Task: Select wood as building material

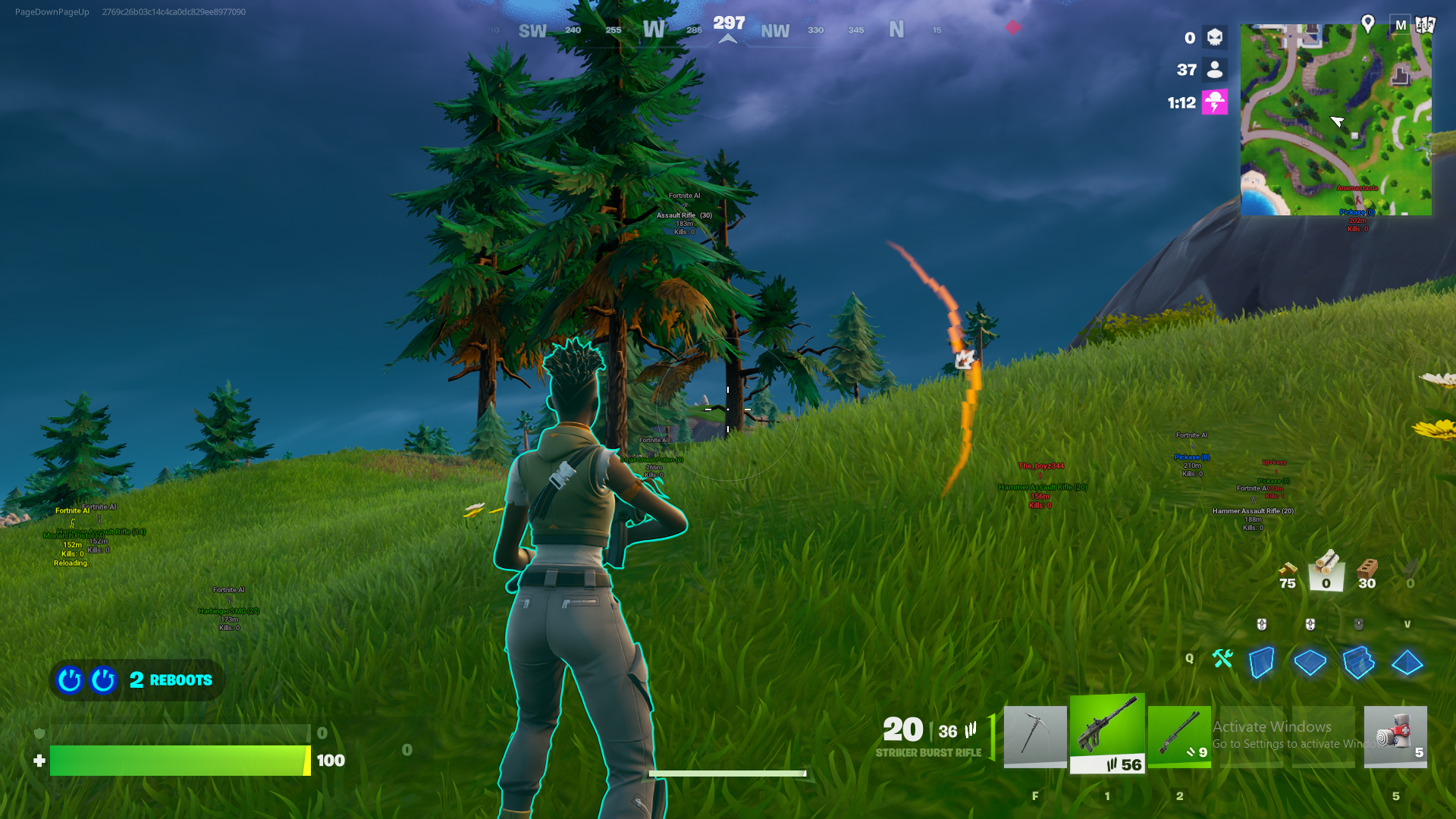Action: coord(1326,569)
